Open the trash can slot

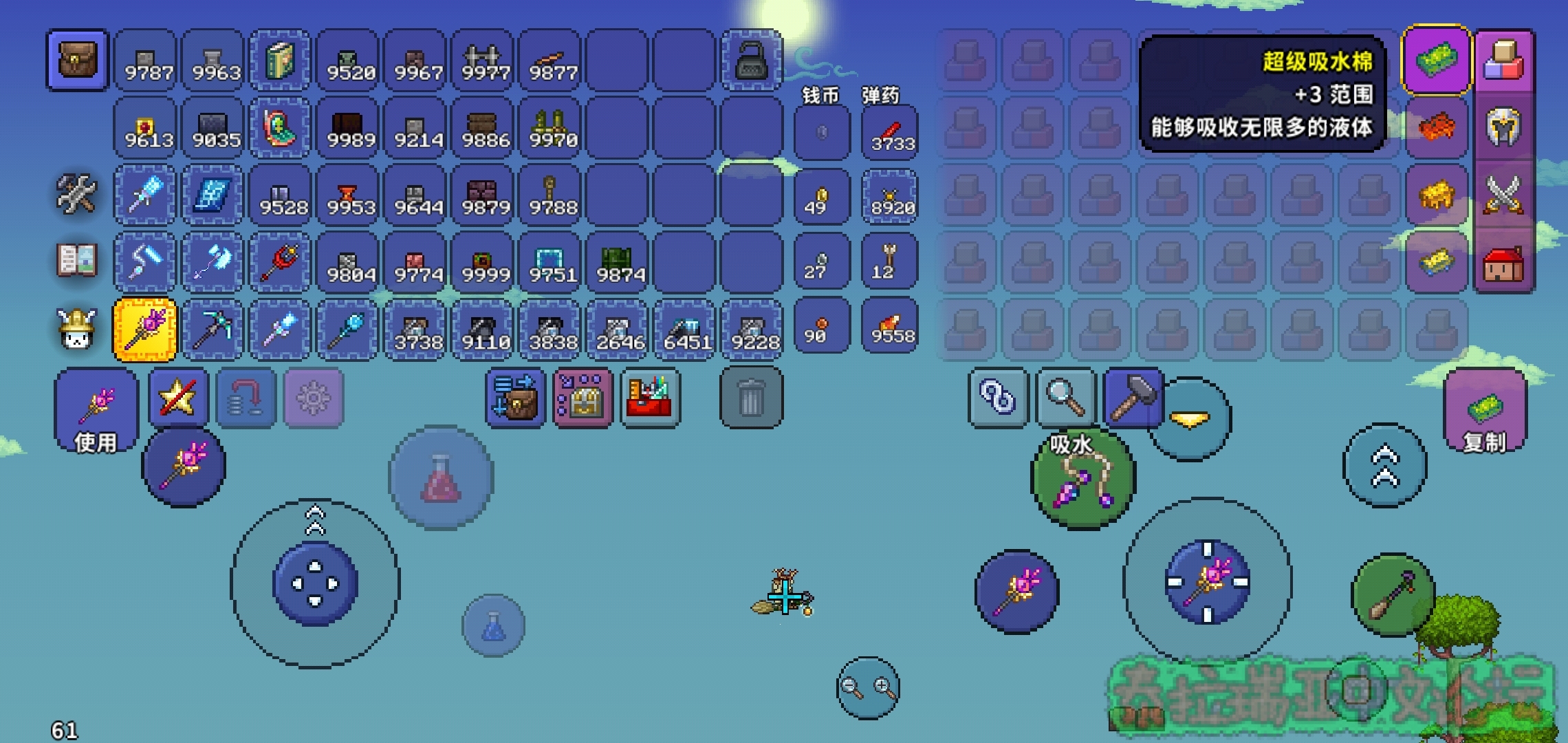point(751,398)
